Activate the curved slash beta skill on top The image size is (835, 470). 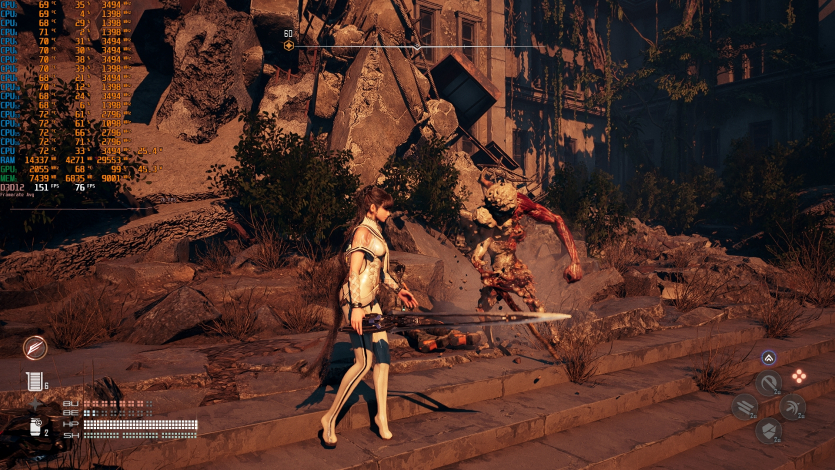pos(769,382)
